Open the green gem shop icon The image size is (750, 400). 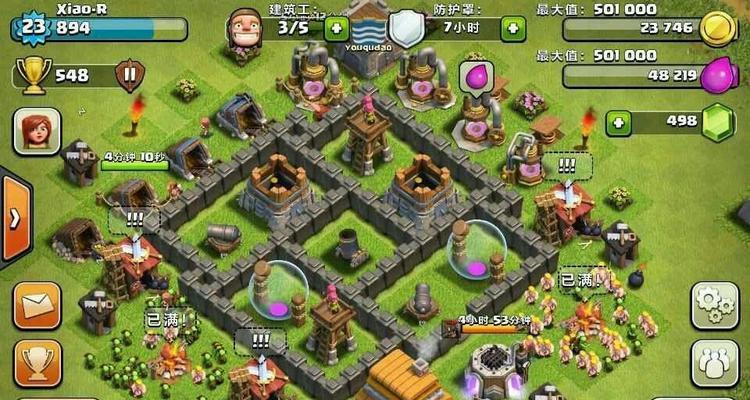[718, 122]
